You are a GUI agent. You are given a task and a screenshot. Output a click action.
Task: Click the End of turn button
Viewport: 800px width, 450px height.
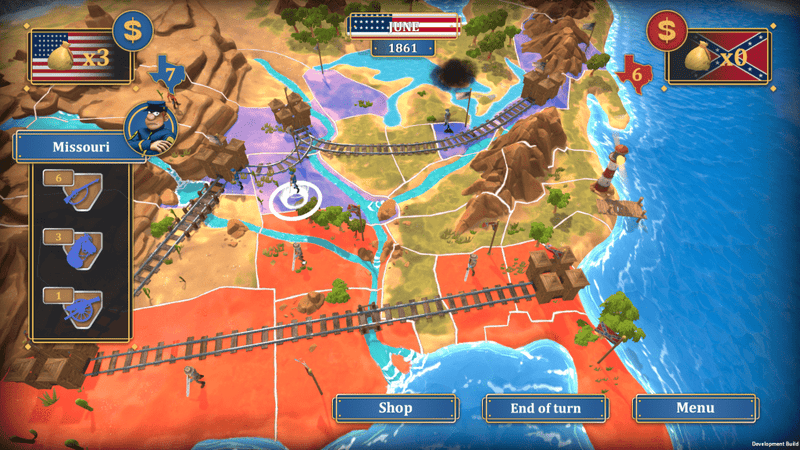point(545,408)
